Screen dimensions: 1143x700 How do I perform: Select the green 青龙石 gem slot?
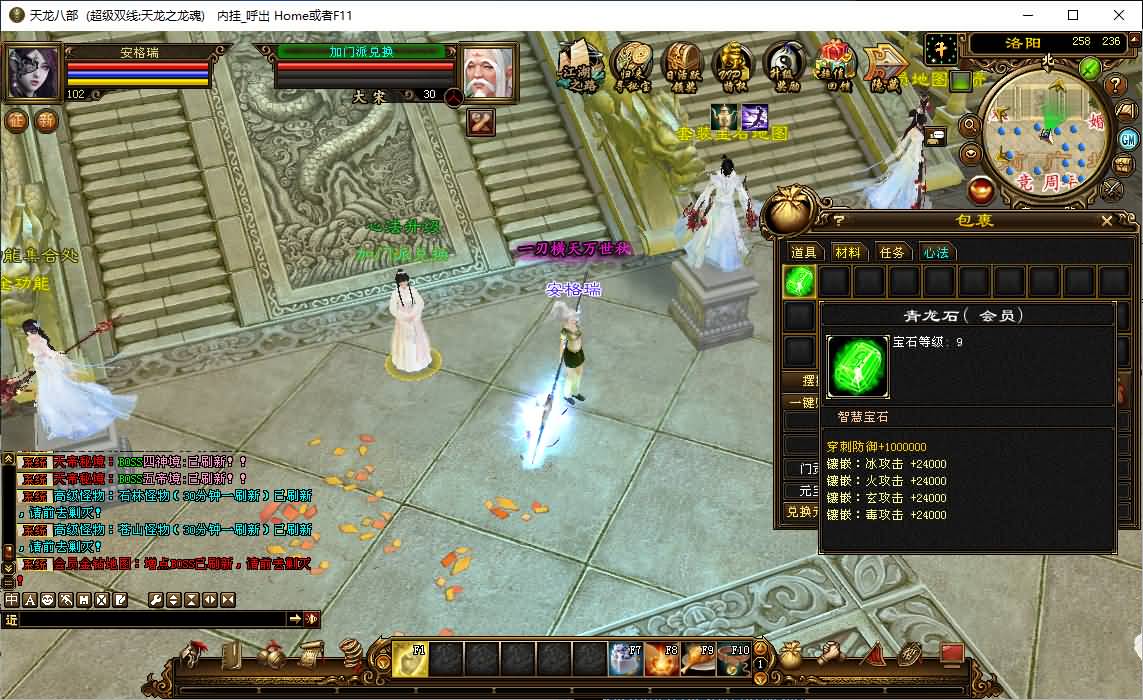point(799,282)
